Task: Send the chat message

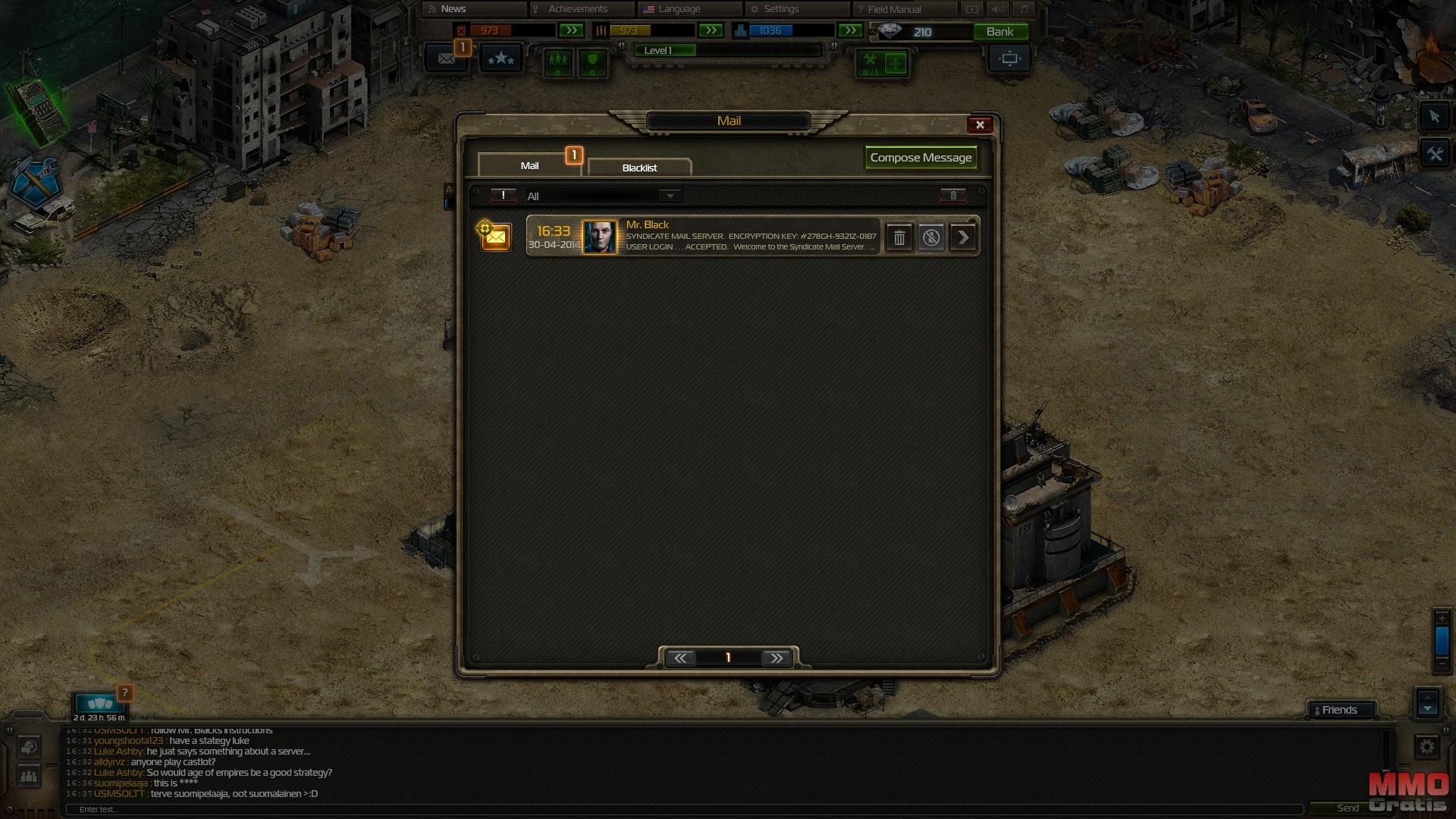Action: [x=1348, y=808]
